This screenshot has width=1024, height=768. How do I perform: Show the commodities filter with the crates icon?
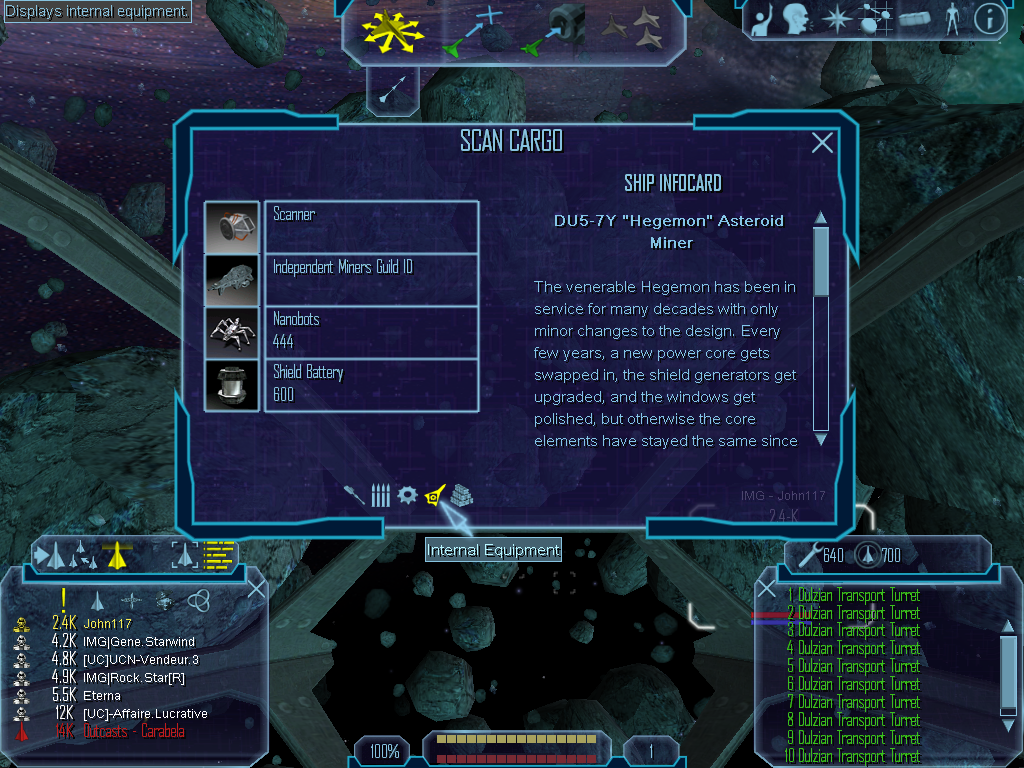point(461,495)
